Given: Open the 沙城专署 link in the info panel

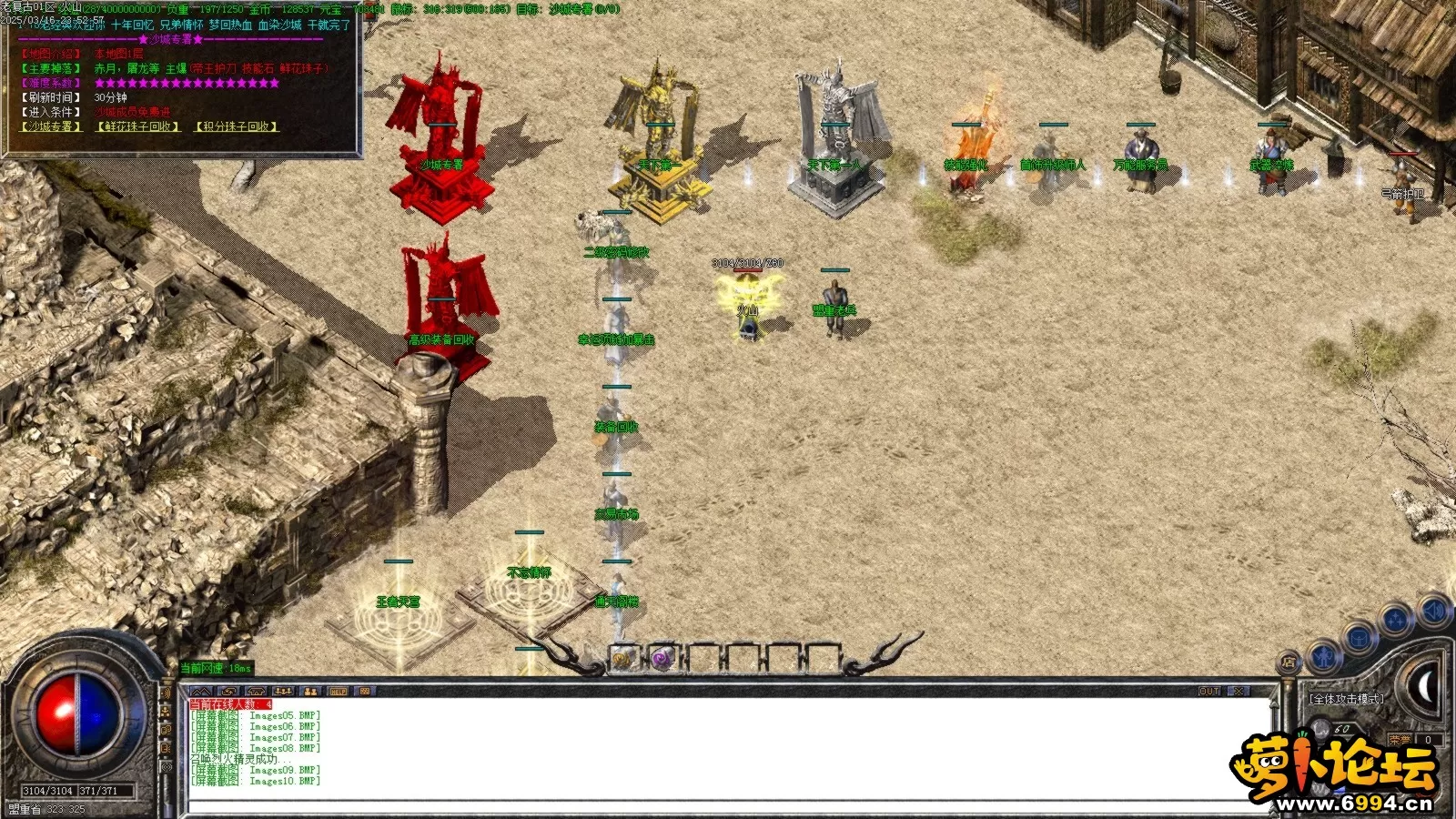Looking at the screenshot, I should (52, 126).
